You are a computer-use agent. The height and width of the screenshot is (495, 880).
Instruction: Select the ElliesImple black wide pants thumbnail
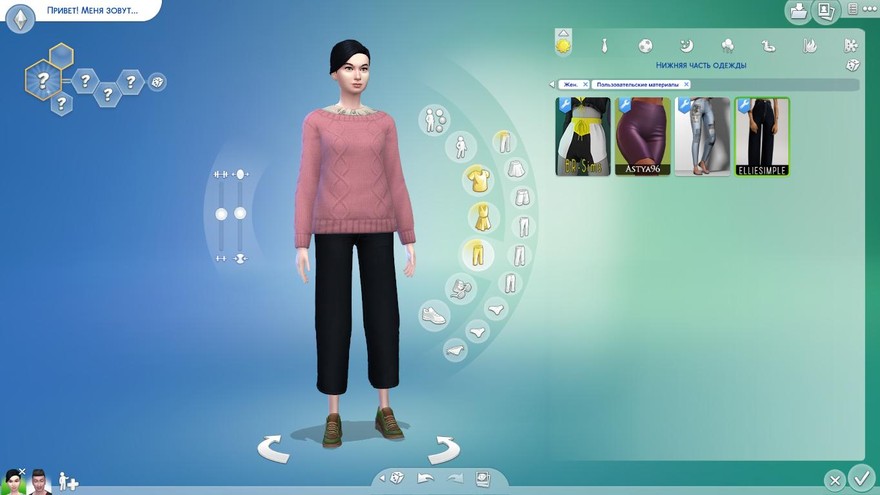coord(763,137)
